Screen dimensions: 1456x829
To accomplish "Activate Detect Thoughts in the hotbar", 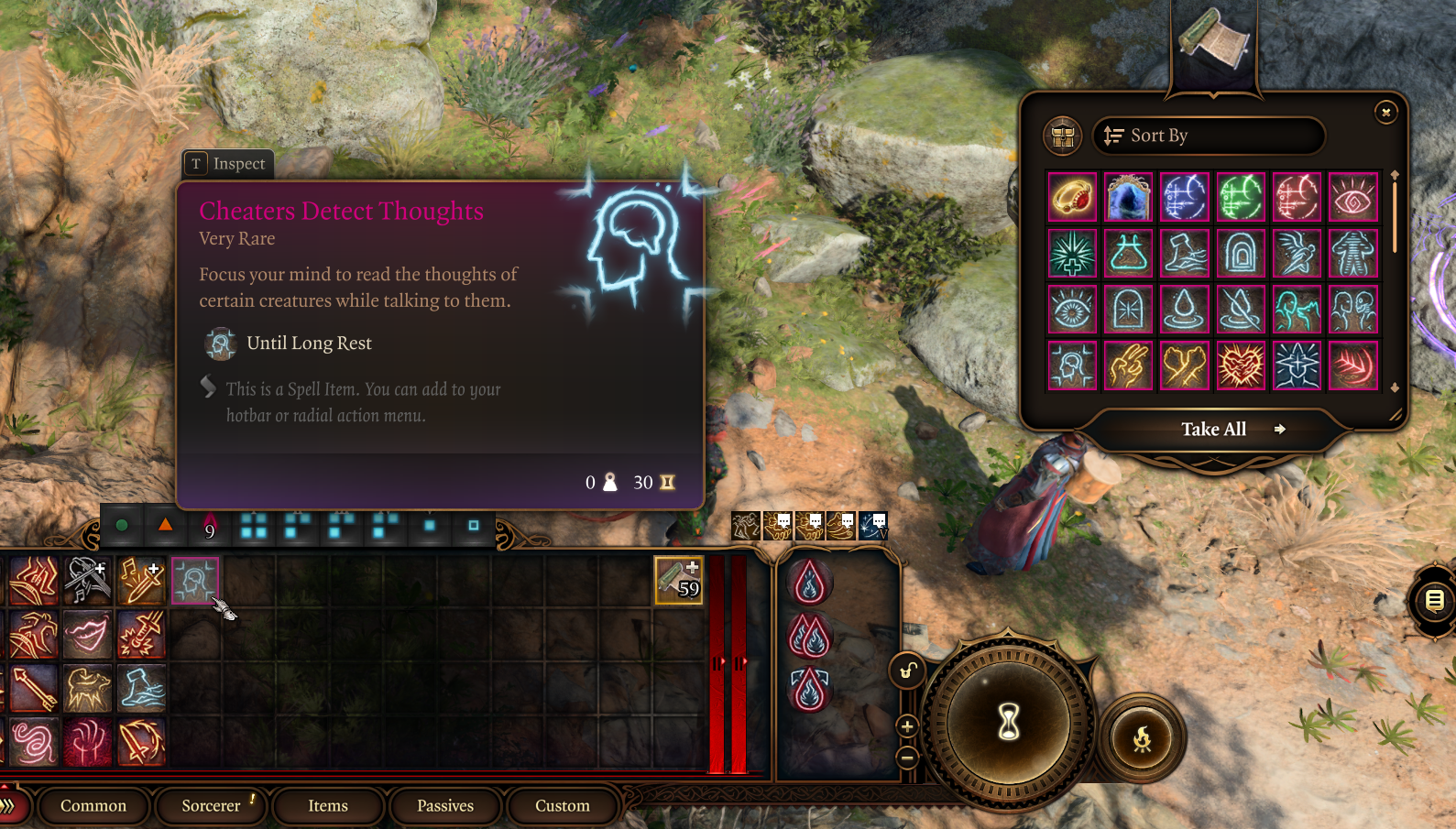I will point(195,581).
